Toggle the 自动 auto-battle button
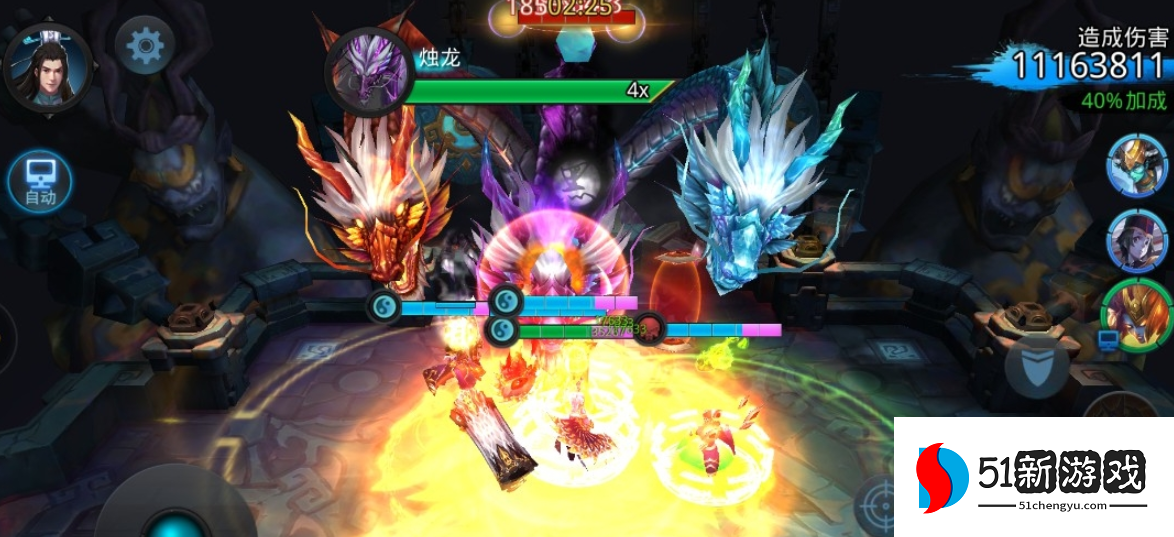The height and width of the screenshot is (537, 1174). tap(40, 181)
